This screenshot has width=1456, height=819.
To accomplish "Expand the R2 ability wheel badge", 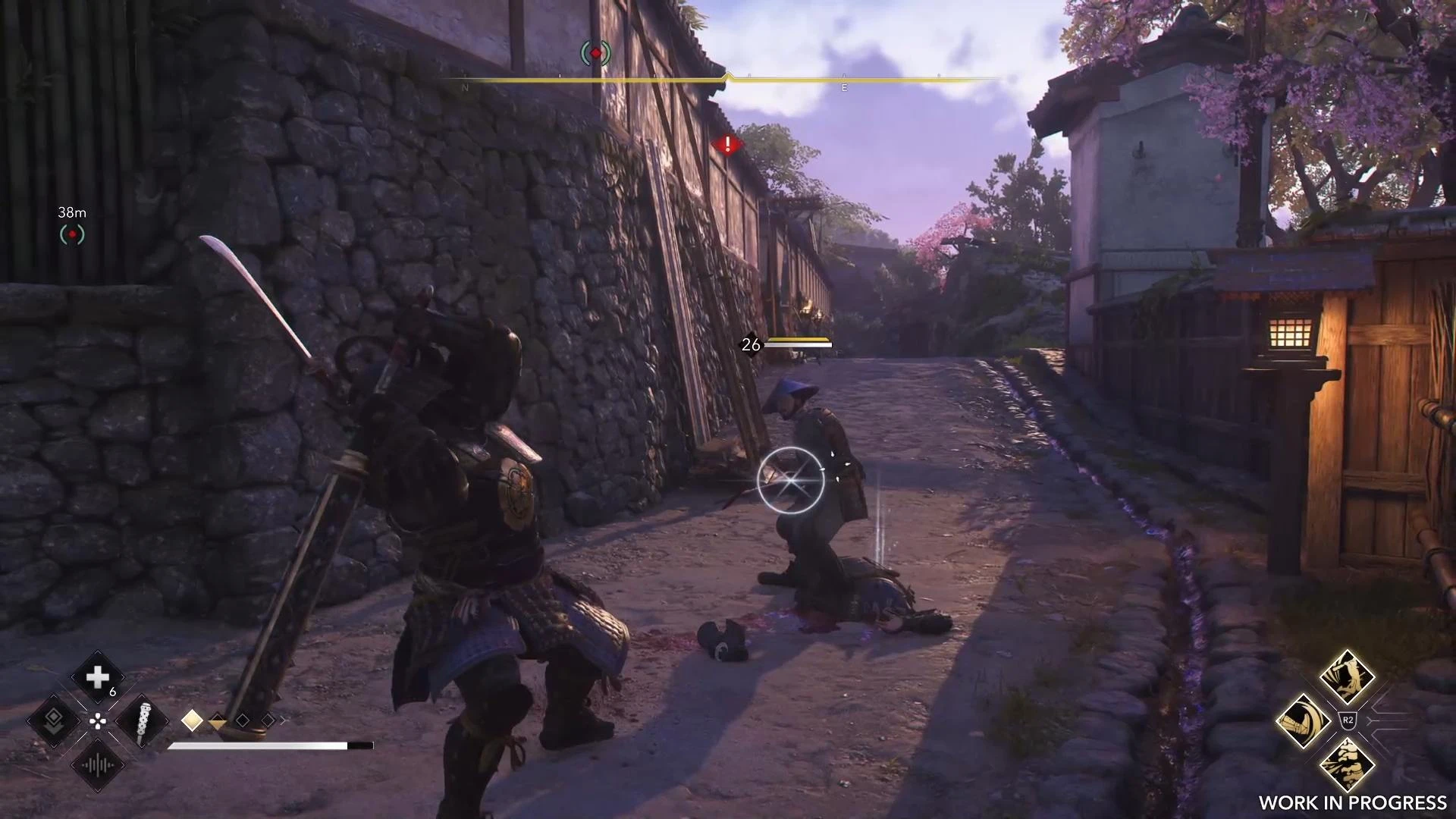I will point(1348,719).
